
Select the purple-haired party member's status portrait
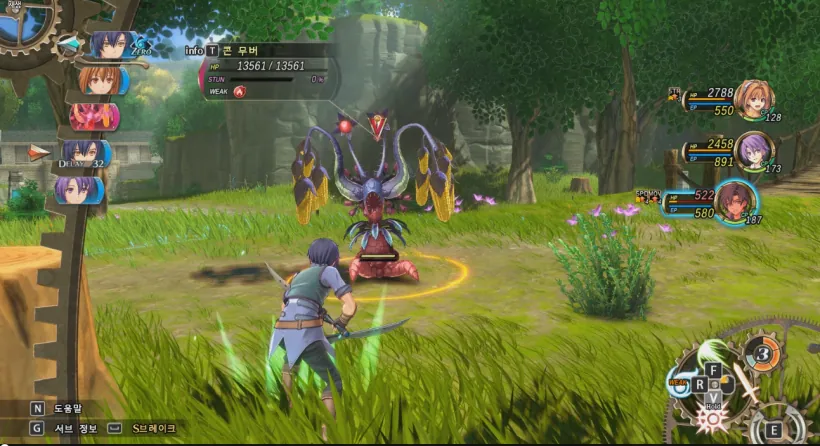[x=754, y=151]
